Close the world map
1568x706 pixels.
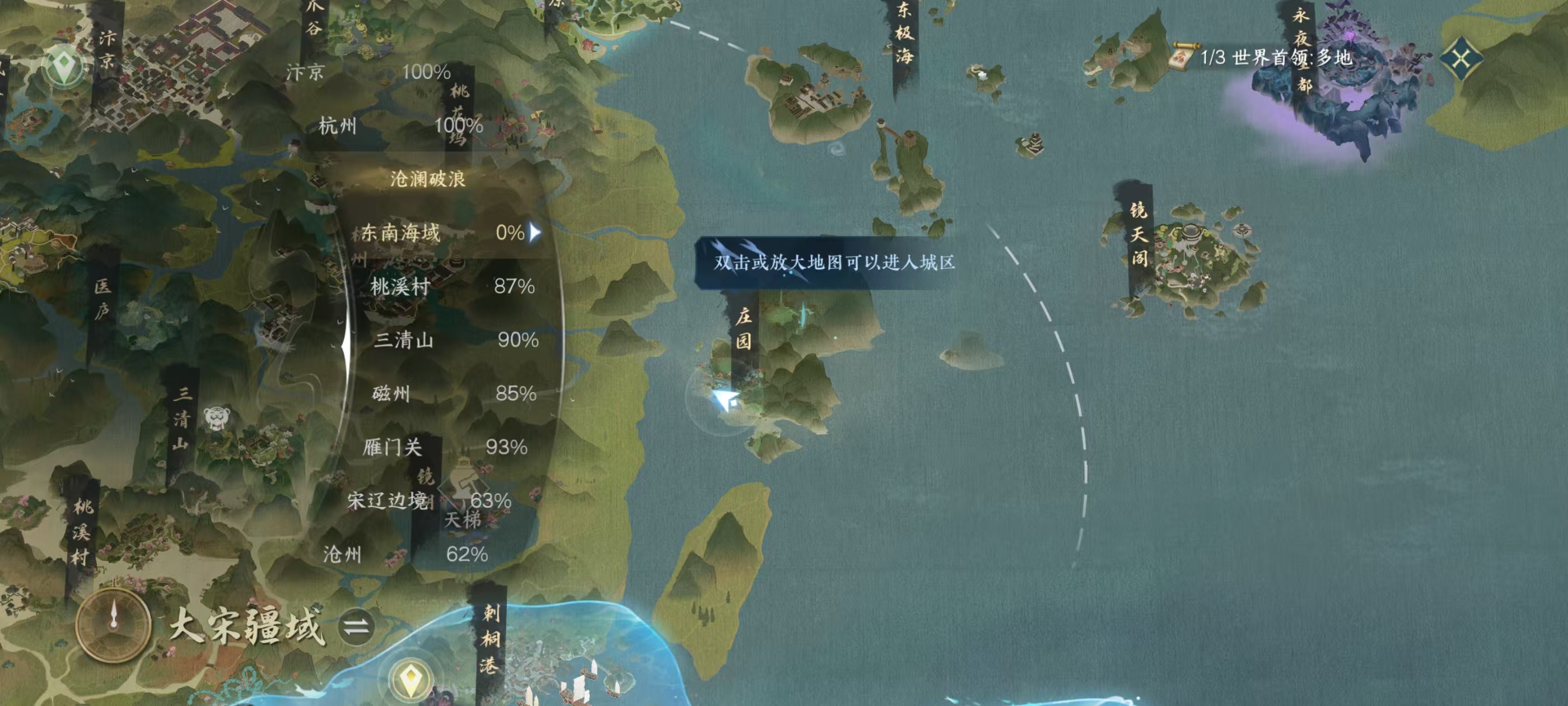(x=1462, y=59)
